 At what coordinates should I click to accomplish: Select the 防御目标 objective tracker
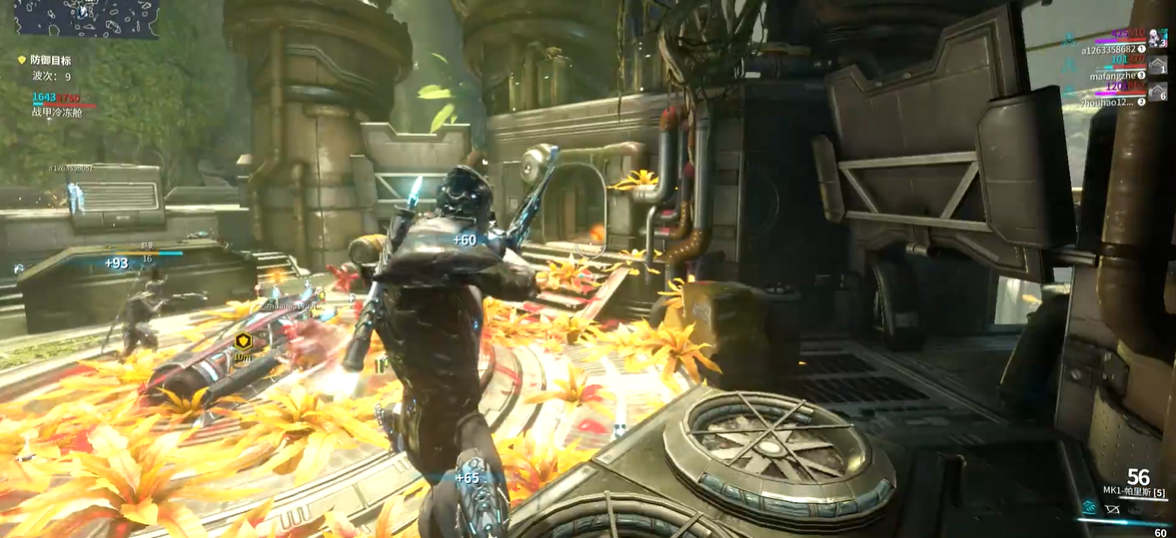(50, 61)
